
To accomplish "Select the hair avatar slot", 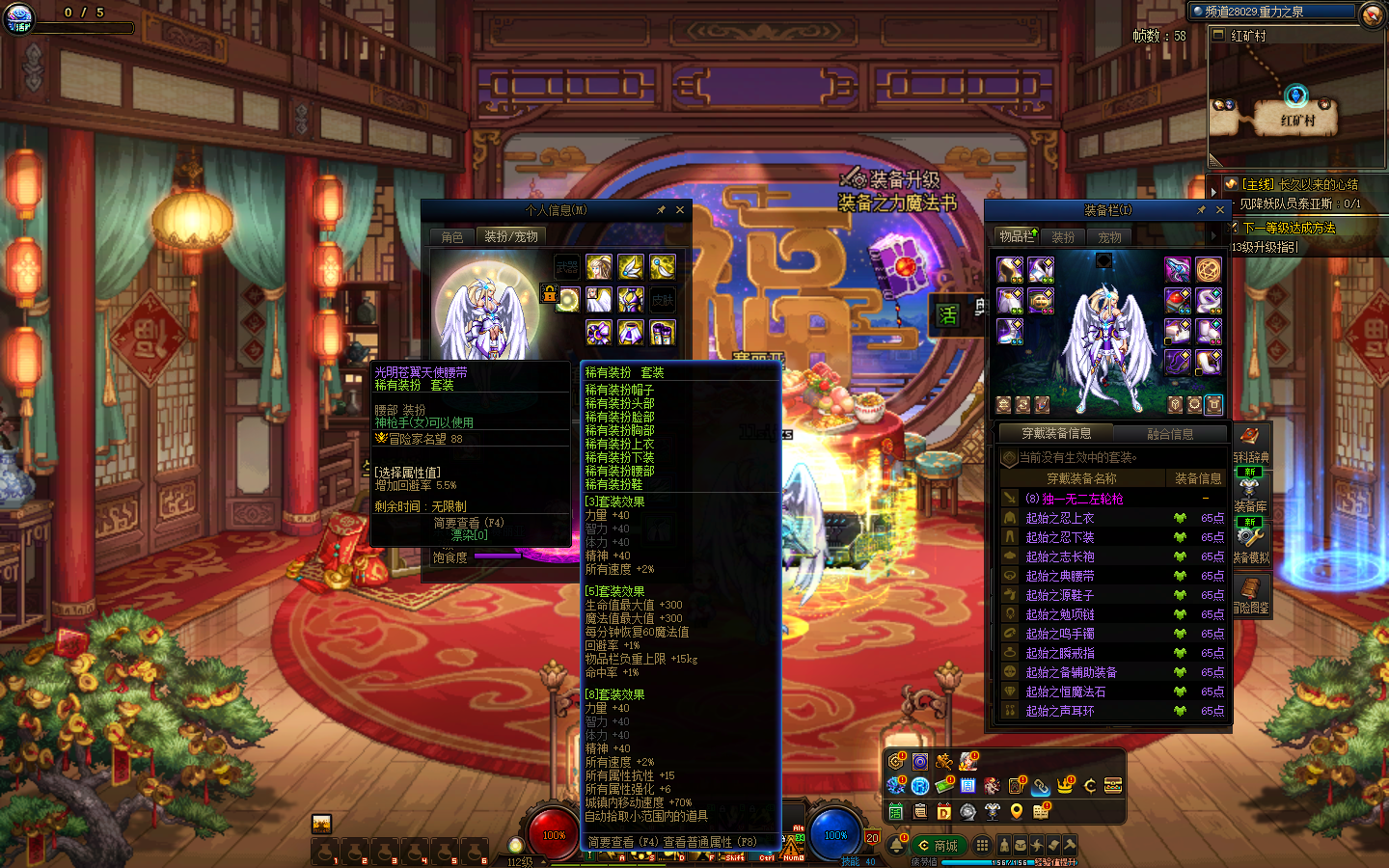I will coord(598,266).
